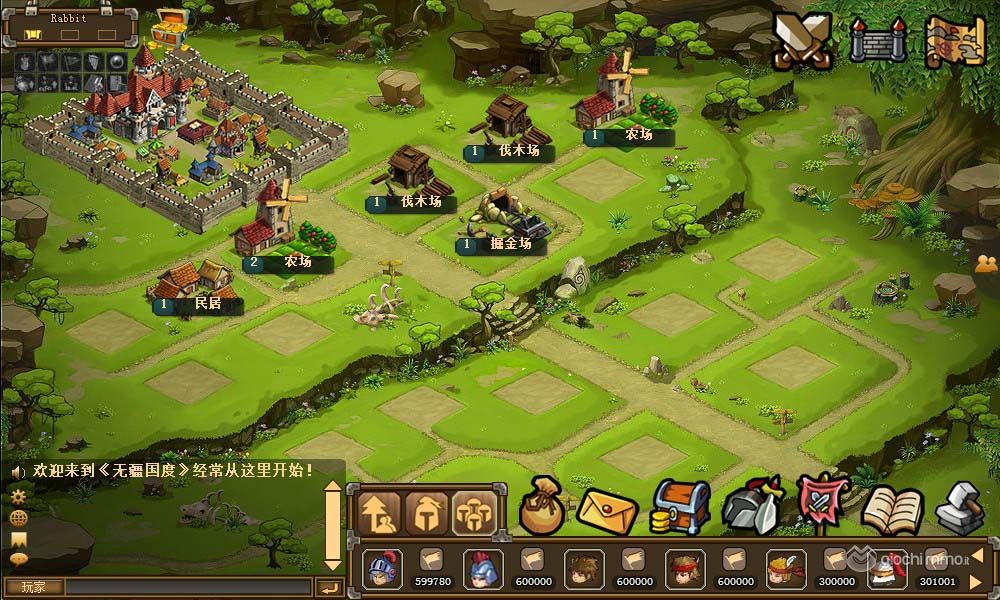Select the single helmet tab
This screenshot has height=600, width=1000.
tap(428, 513)
